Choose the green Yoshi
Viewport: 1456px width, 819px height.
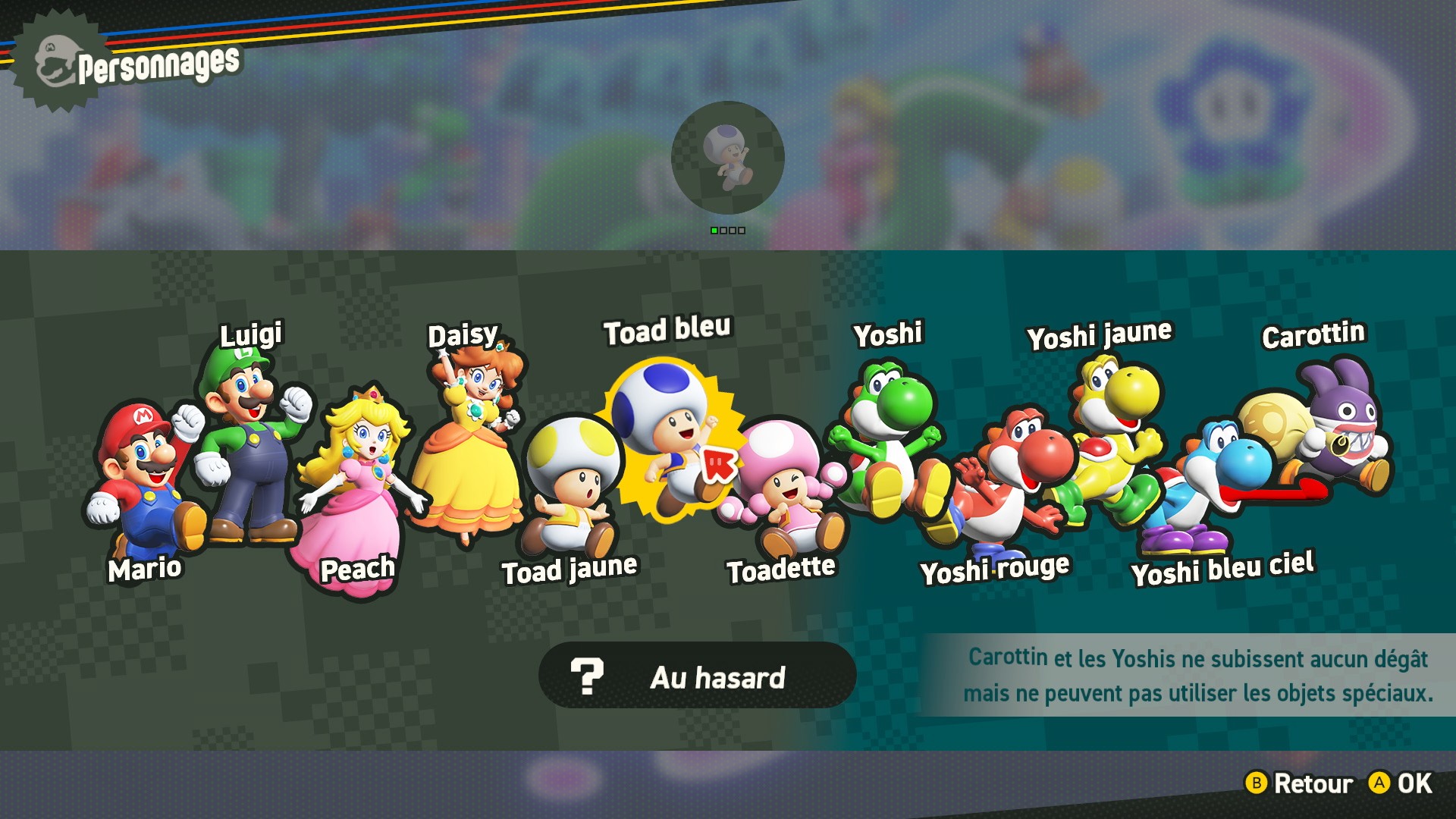pyautogui.click(x=887, y=440)
